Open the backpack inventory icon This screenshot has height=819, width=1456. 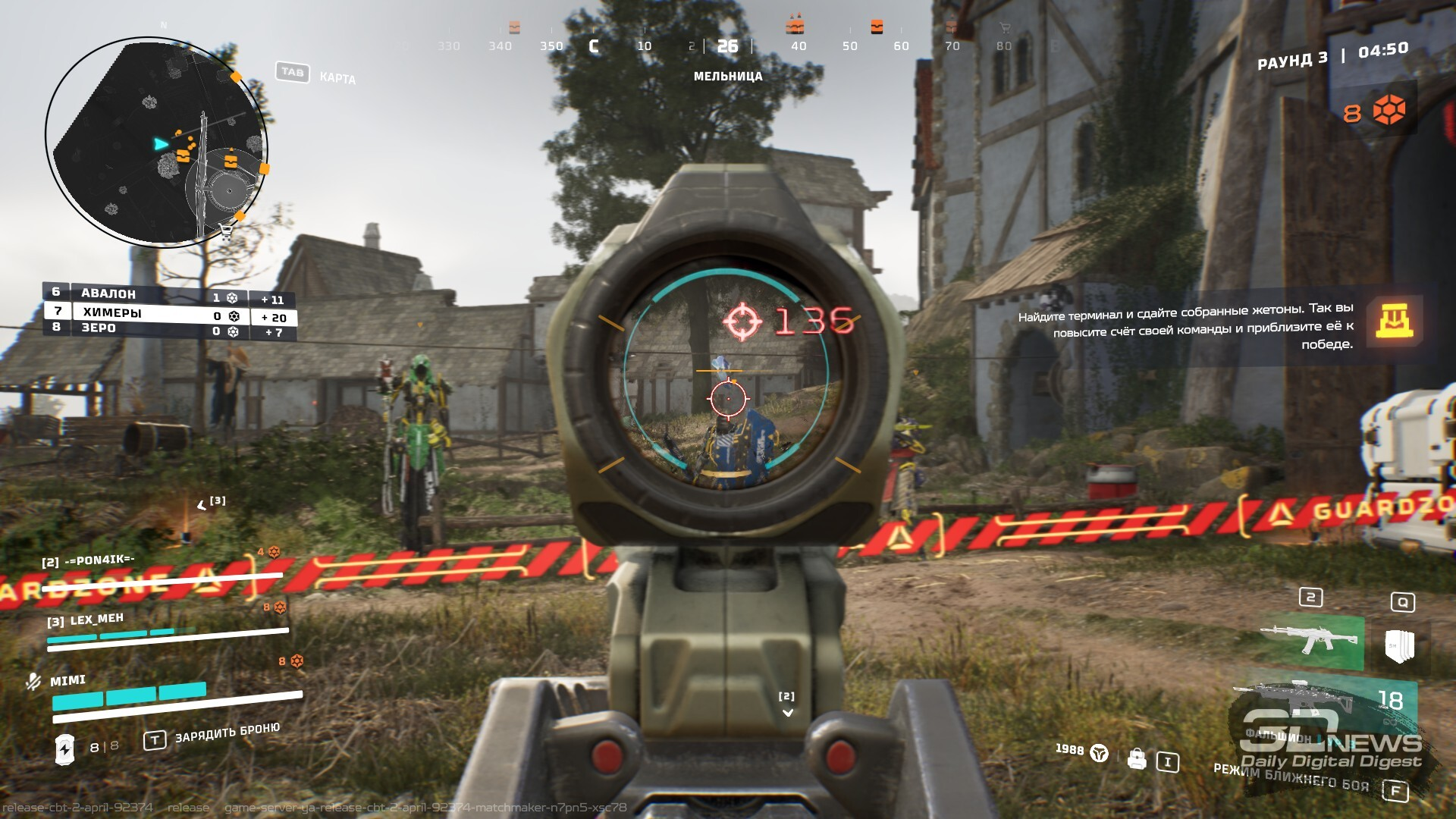pyautogui.click(x=1136, y=759)
